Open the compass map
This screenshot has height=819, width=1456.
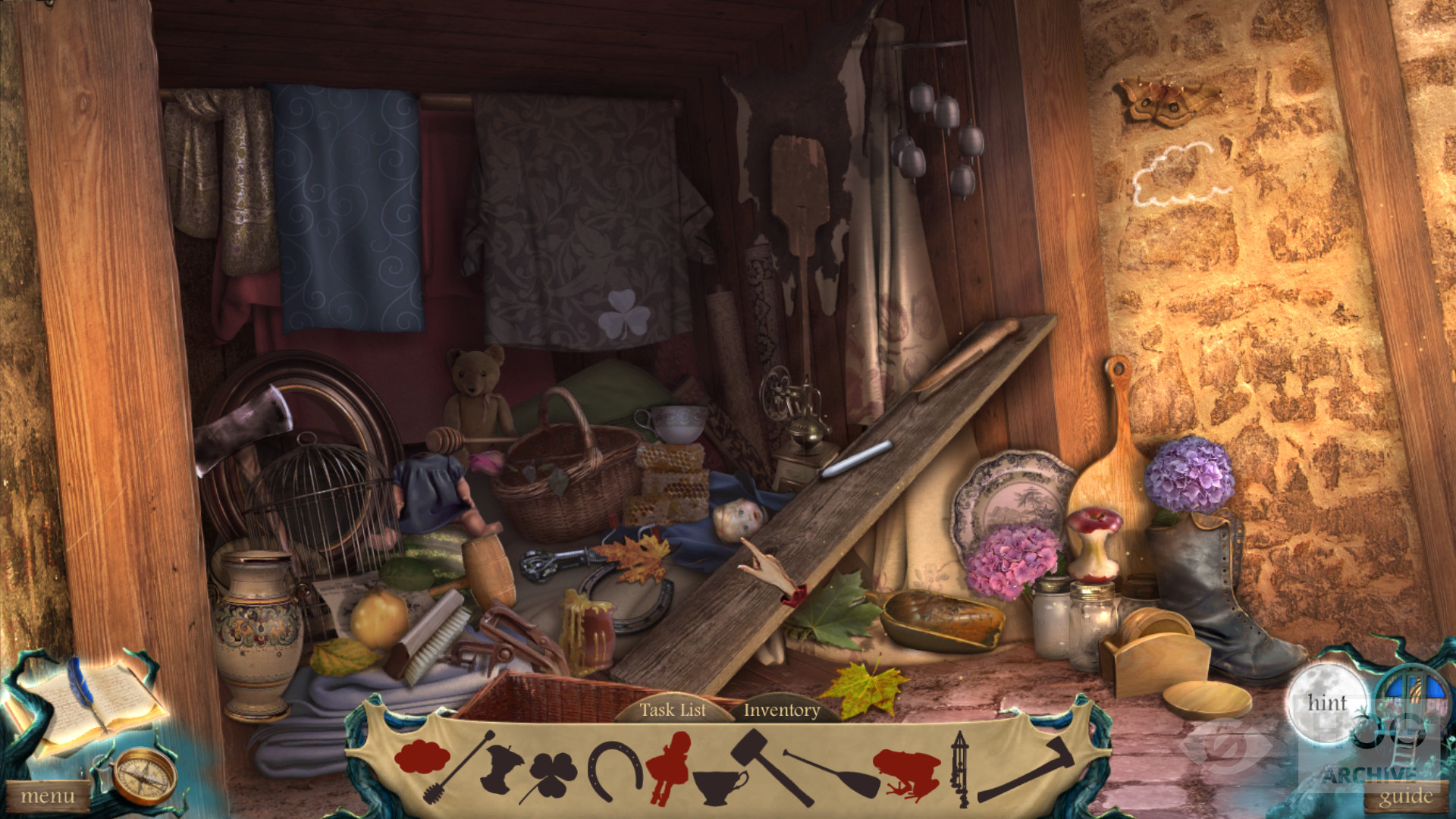tap(143, 775)
